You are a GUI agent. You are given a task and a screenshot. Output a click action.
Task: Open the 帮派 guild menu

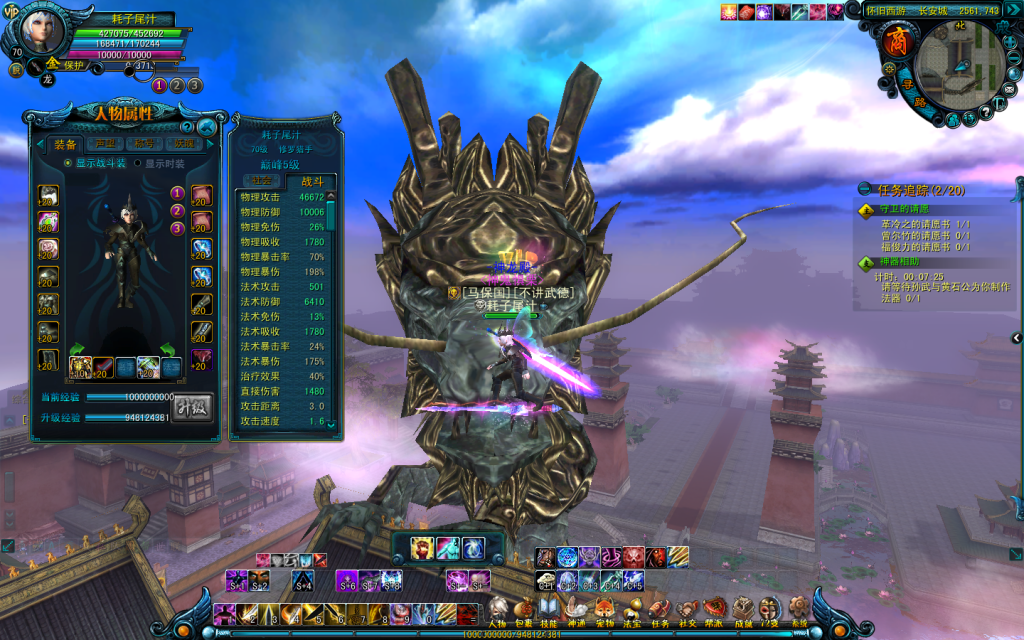tap(714, 608)
